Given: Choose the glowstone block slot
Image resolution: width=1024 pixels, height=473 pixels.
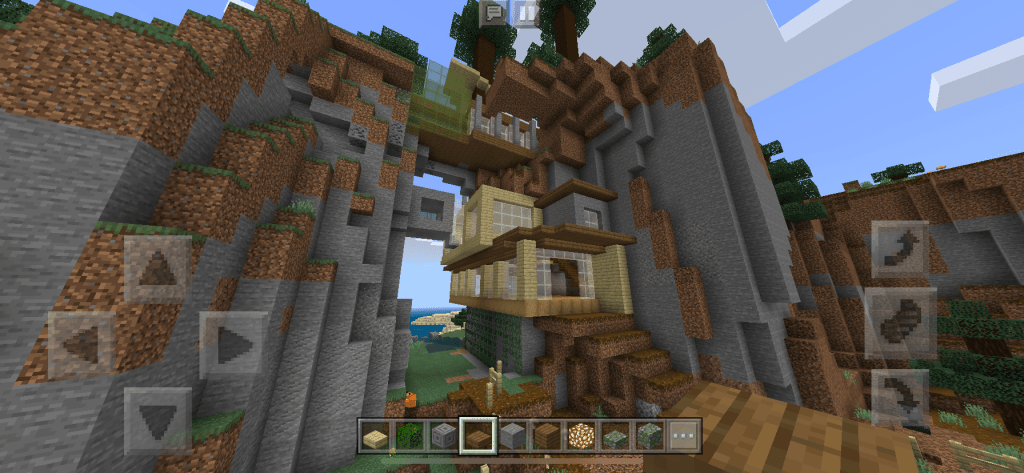Looking at the screenshot, I should click(x=581, y=436).
